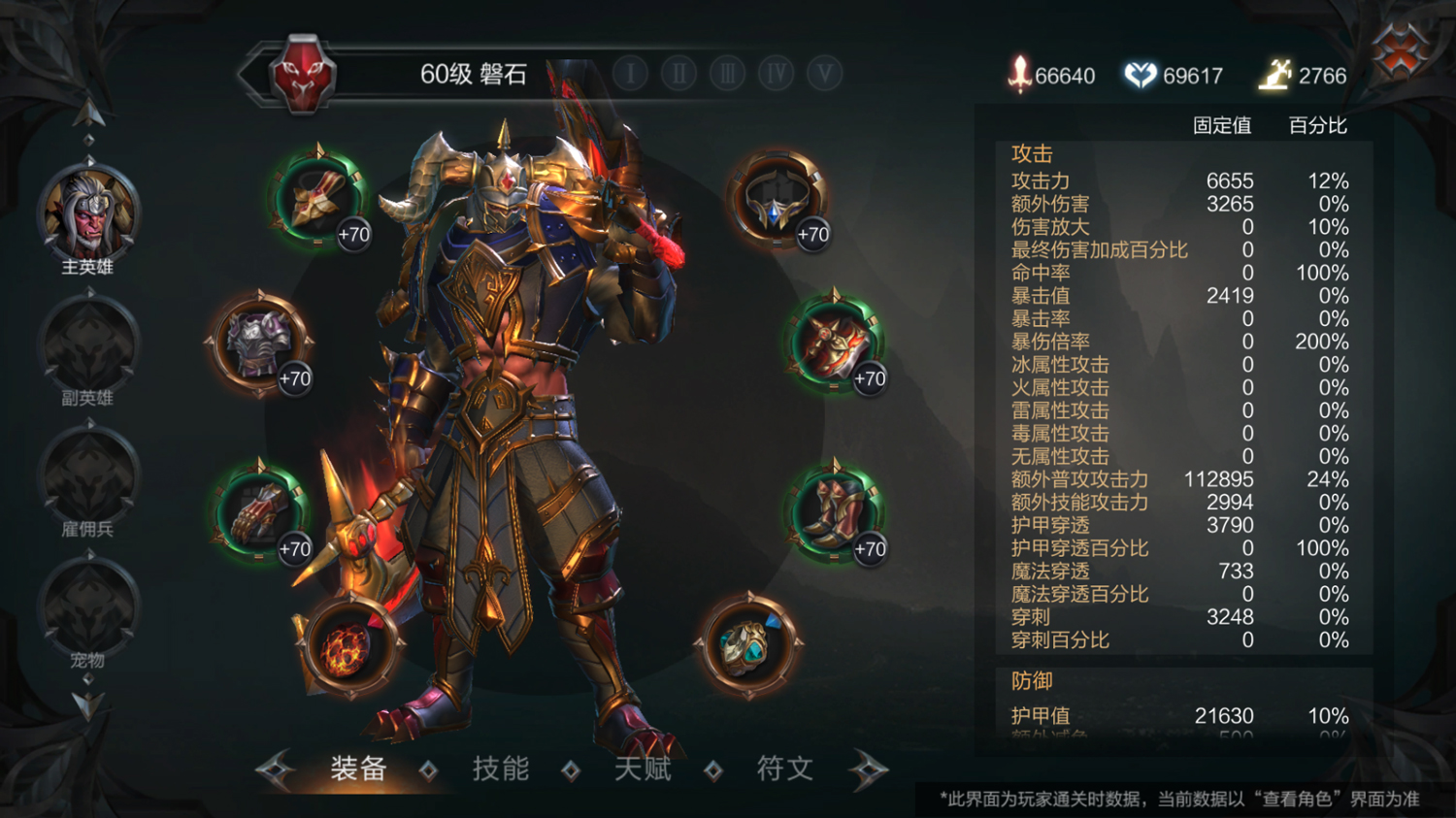Inspect the red shoulder armor slot
The image size is (1456, 818).
tap(835, 344)
